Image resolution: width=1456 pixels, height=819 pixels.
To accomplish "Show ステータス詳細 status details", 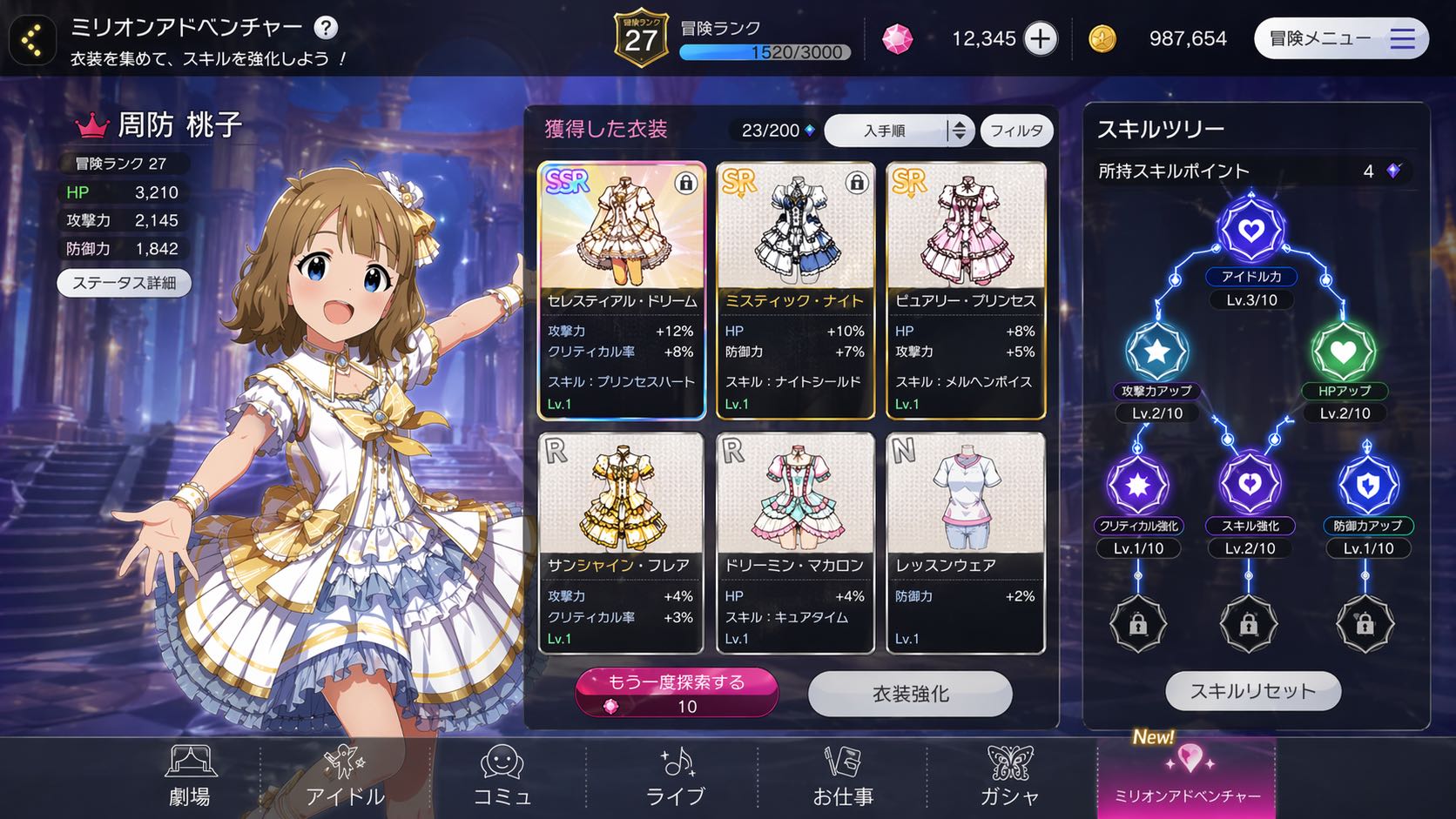I will click(124, 283).
